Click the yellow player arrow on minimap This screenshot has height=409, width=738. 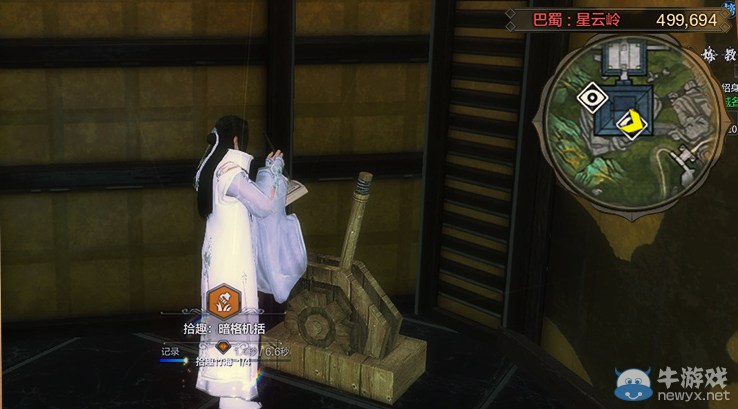click(632, 123)
